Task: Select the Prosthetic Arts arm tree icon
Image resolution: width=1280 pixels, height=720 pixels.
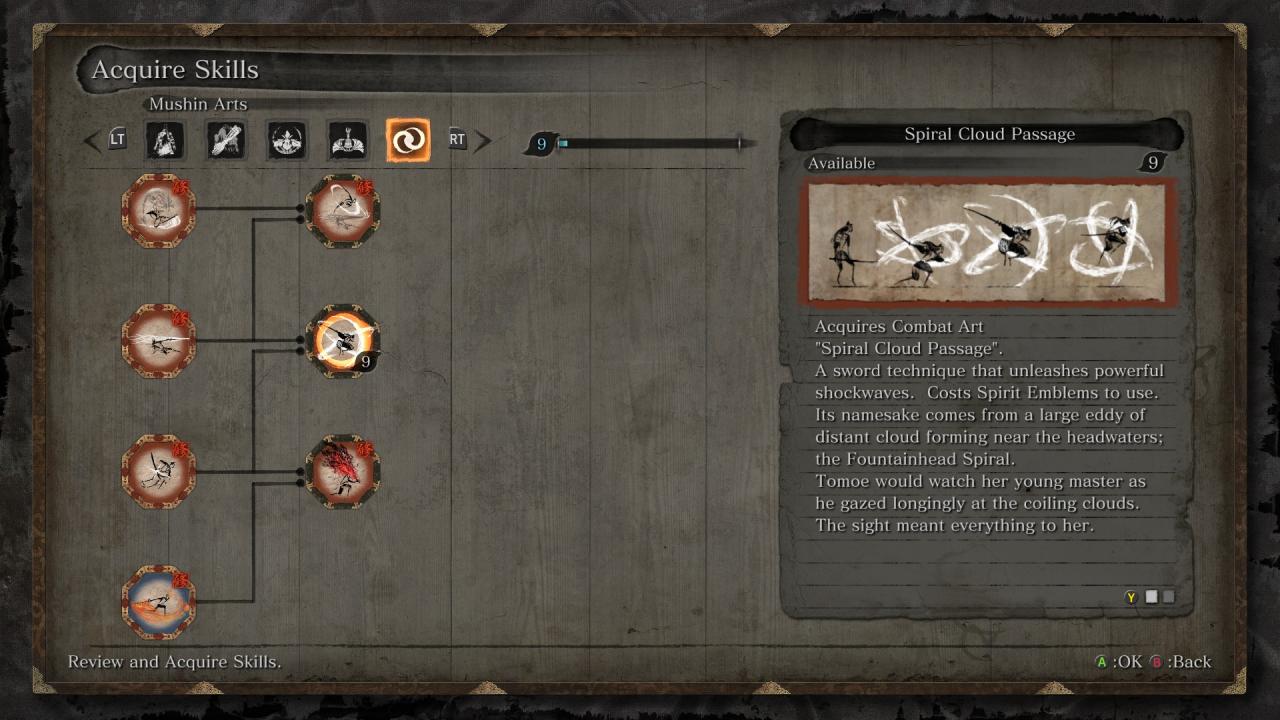Action: [225, 141]
